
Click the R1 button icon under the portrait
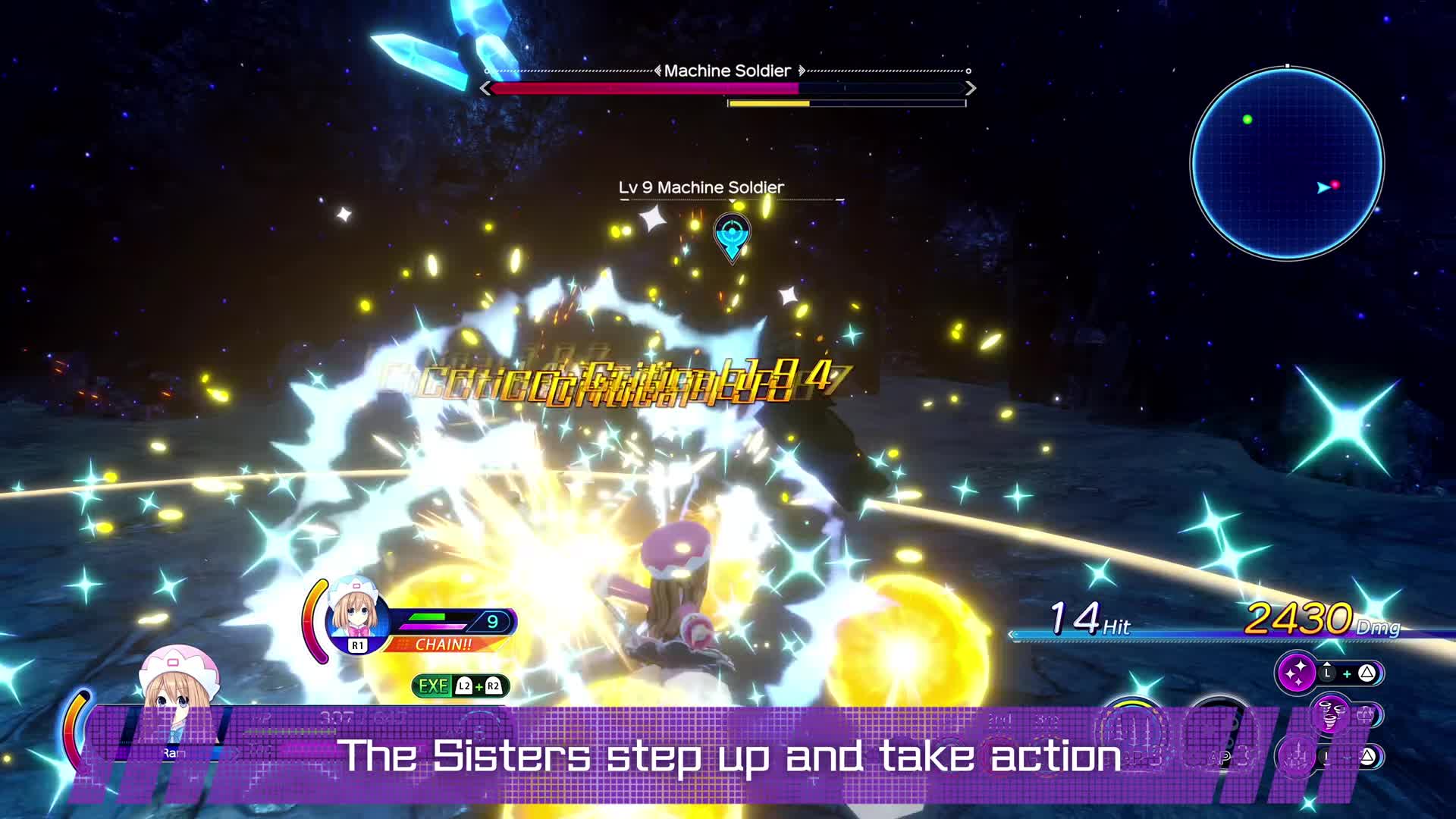pyautogui.click(x=358, y=645)
